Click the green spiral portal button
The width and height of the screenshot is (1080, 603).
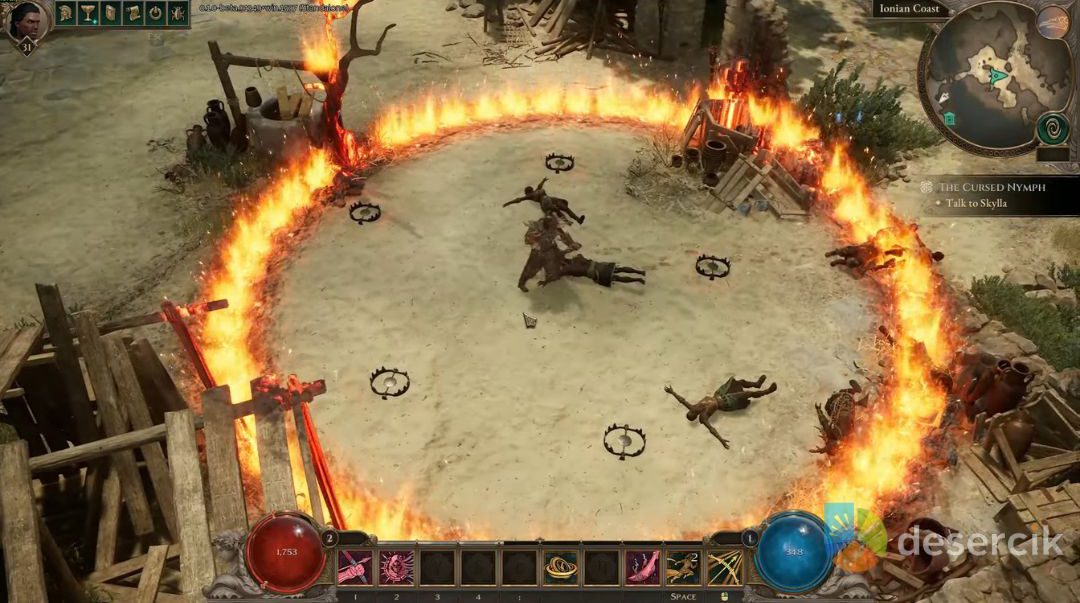tap(1052, 129)
